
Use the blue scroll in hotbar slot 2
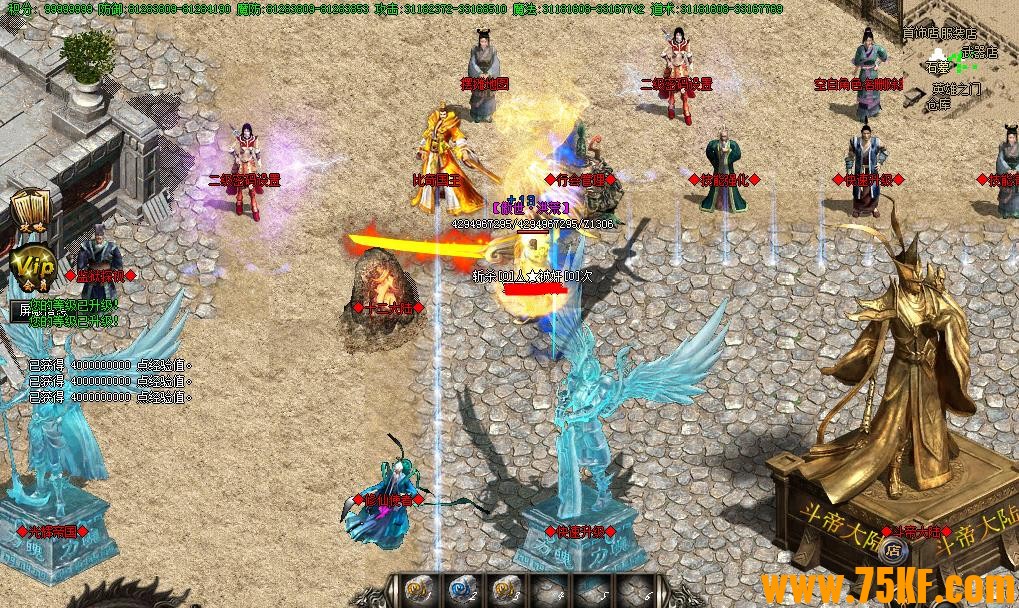pos(462,590)
